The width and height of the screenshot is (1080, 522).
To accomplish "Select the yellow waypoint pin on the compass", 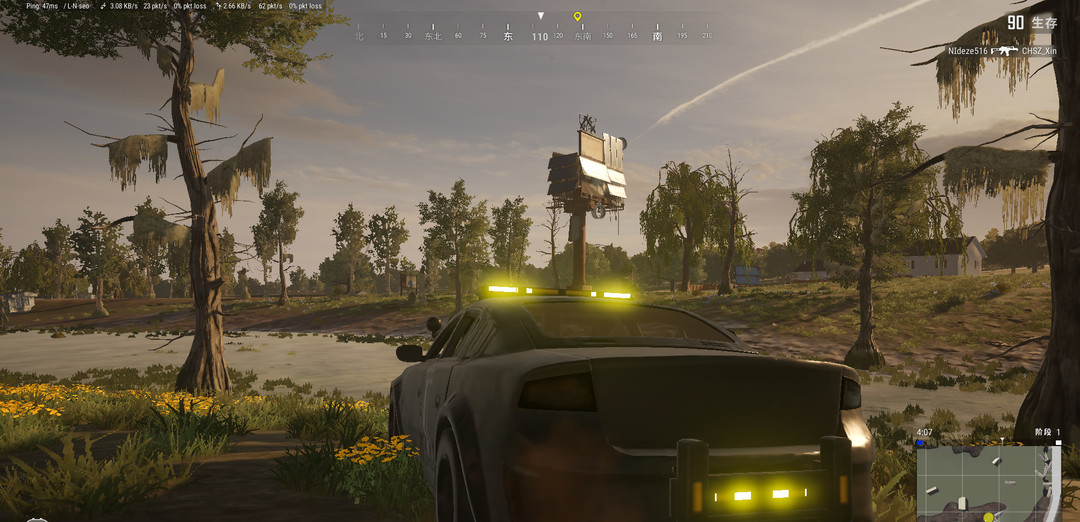I will coord(577,17).
